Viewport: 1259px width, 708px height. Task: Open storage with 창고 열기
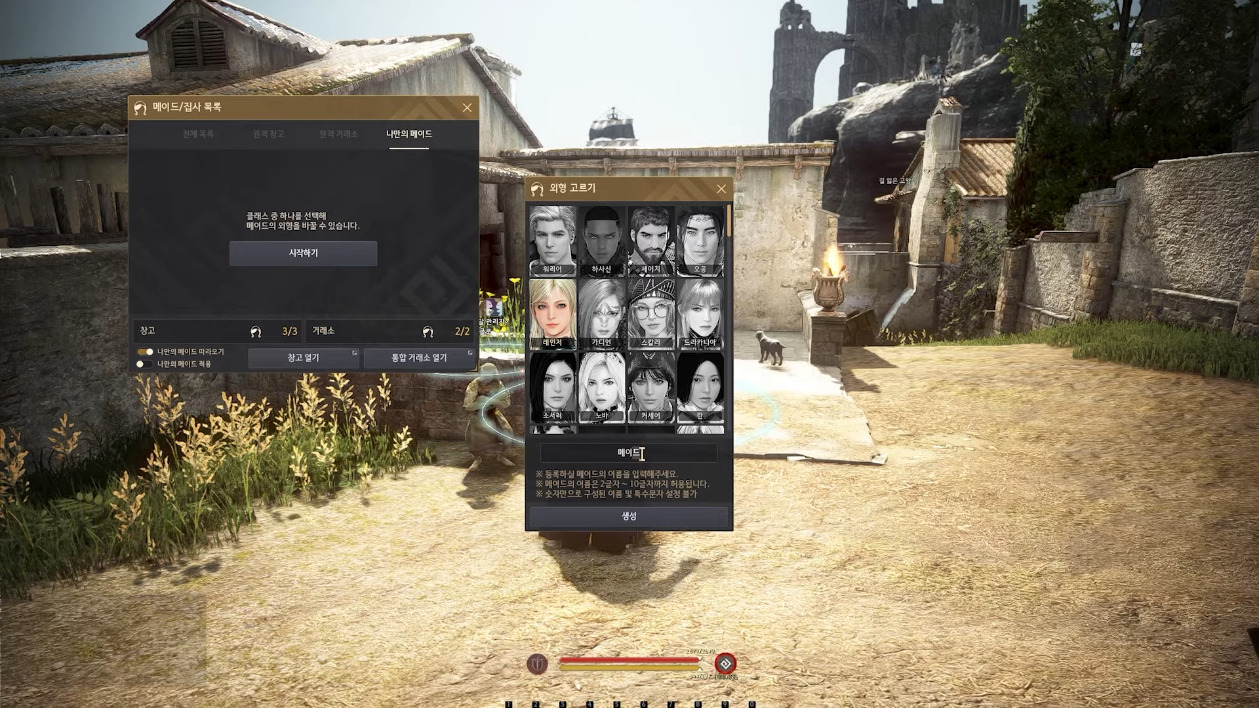point(303,358)
